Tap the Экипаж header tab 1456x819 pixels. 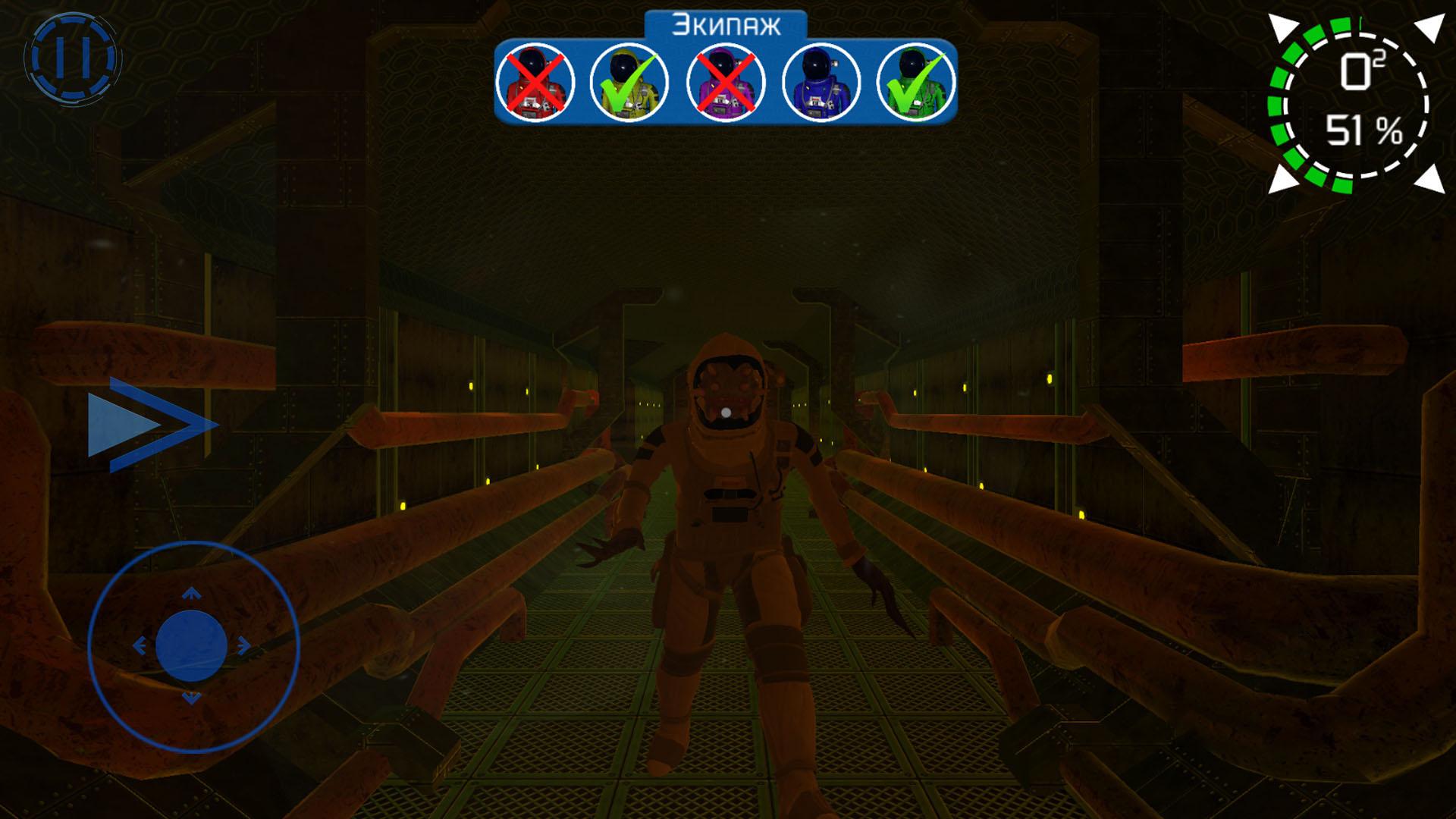tap(726, 25)
